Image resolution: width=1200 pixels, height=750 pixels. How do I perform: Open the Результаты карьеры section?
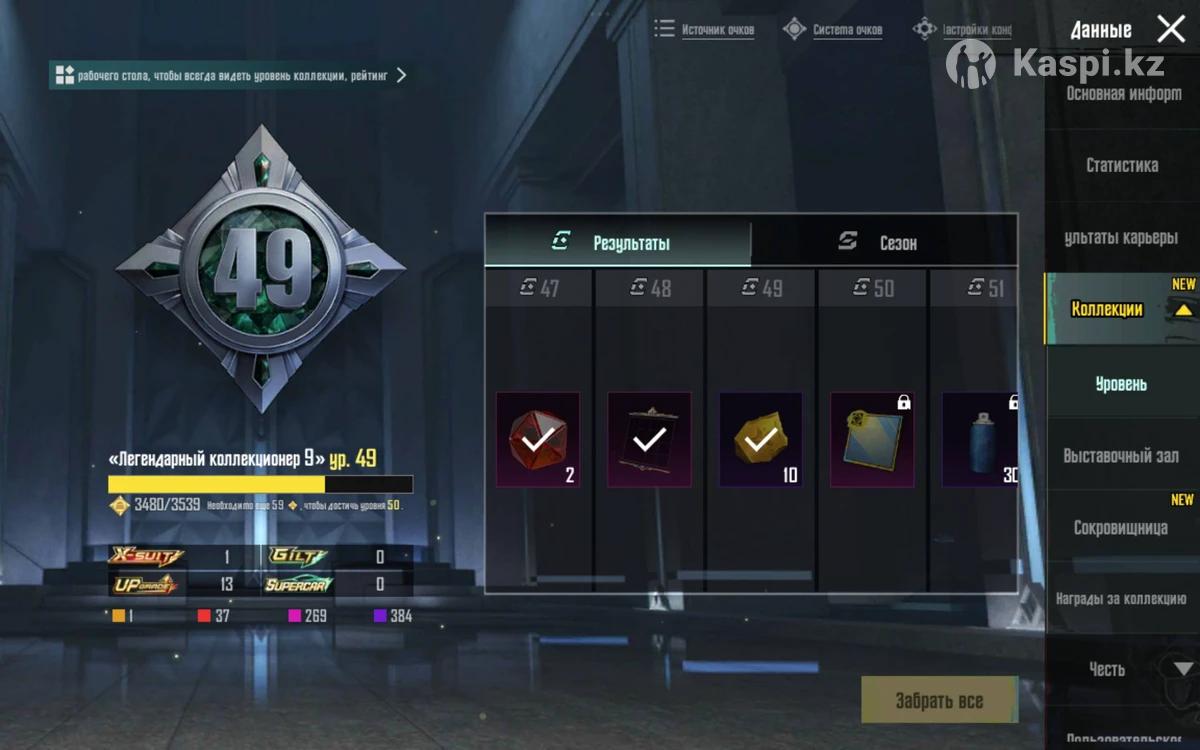[x=1120, y=238]
